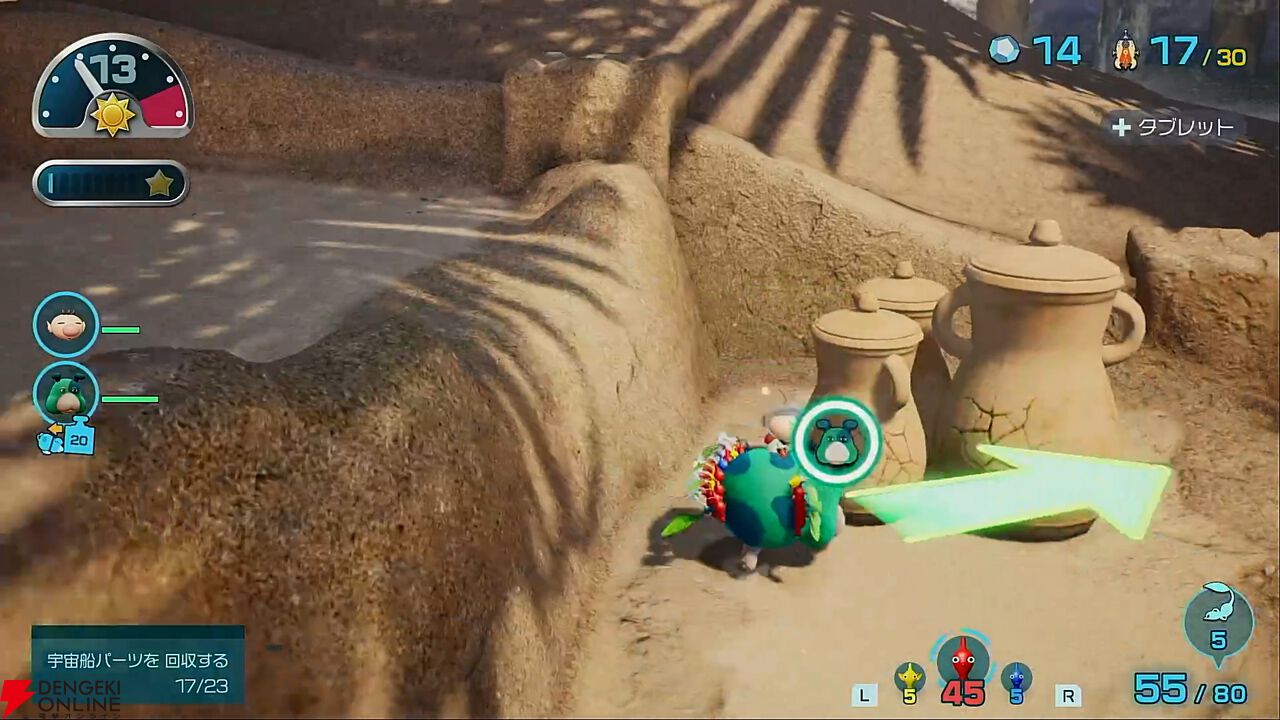Open the blue item pack icon showing 20
The width and height of the screenshot is (1280, 720).
68,437
